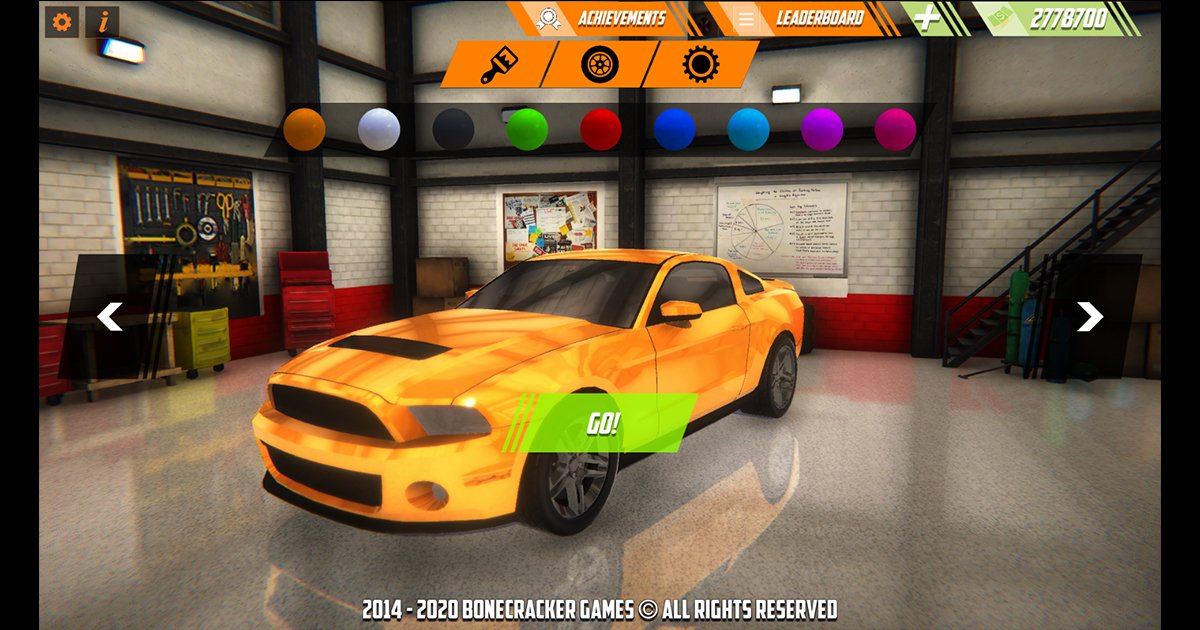The height and width of the screenshot is (630, 1200).
Task: Paint the car red
Action: (x=601, y=130)
